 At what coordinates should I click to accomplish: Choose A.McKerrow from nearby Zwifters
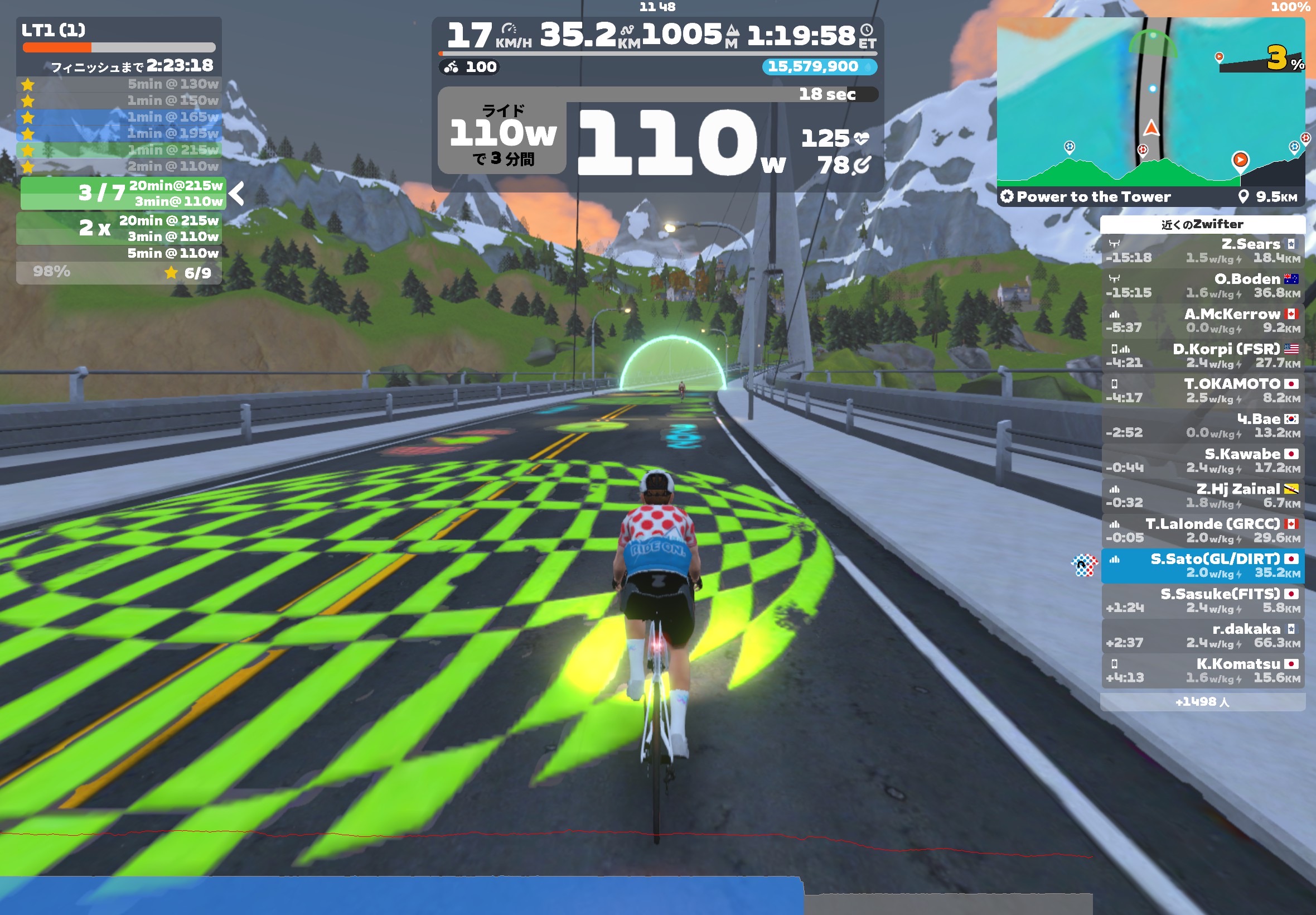(x=1202, y=320)
